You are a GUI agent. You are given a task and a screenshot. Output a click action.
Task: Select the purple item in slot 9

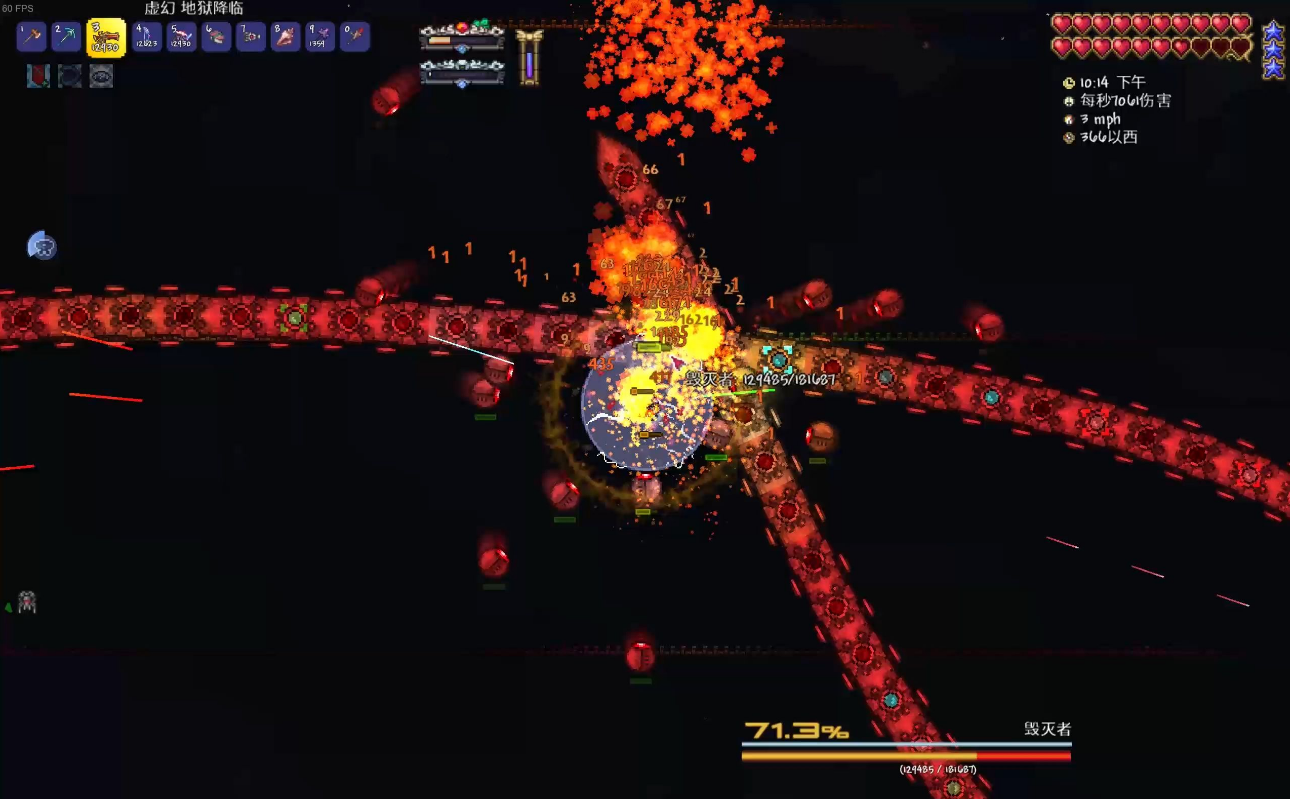coord(320,37)
